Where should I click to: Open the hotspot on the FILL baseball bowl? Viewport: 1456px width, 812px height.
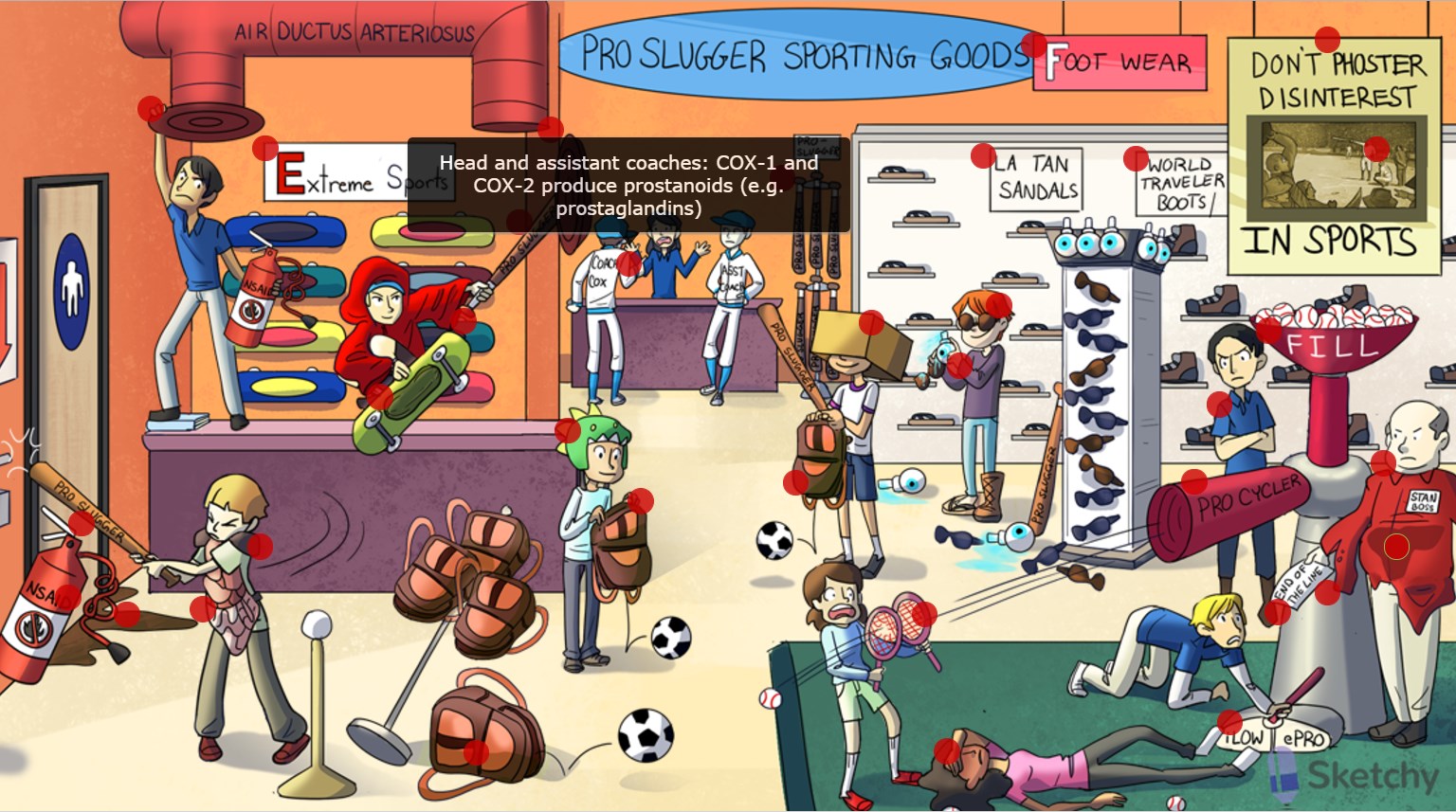1268,330
